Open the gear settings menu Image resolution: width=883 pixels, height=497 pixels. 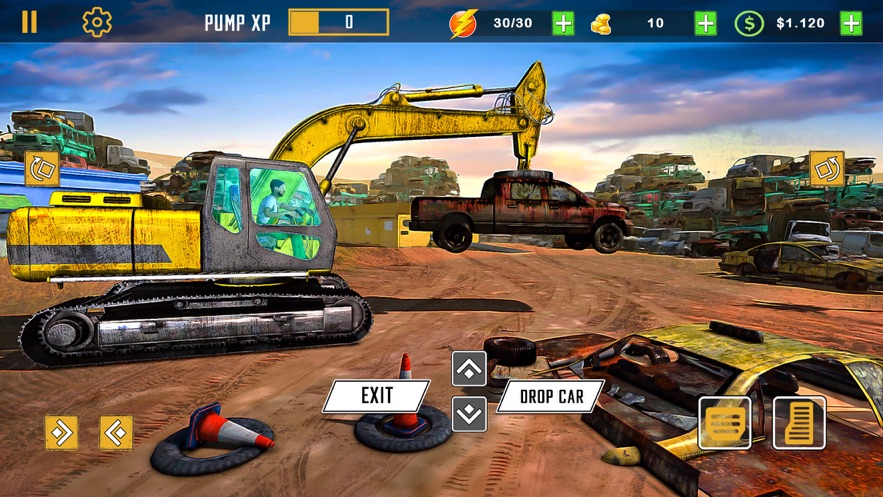pyautogui.click(x=97, y=22)
